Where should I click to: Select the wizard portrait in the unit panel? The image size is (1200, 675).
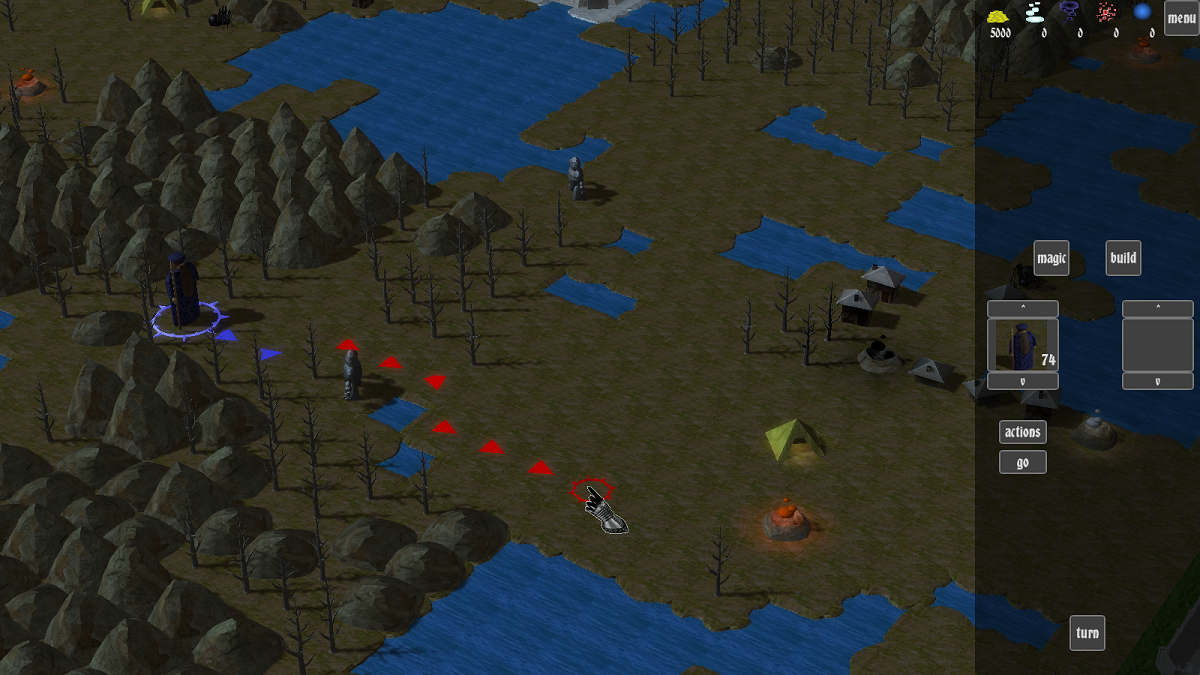[x=1022, y=345]
